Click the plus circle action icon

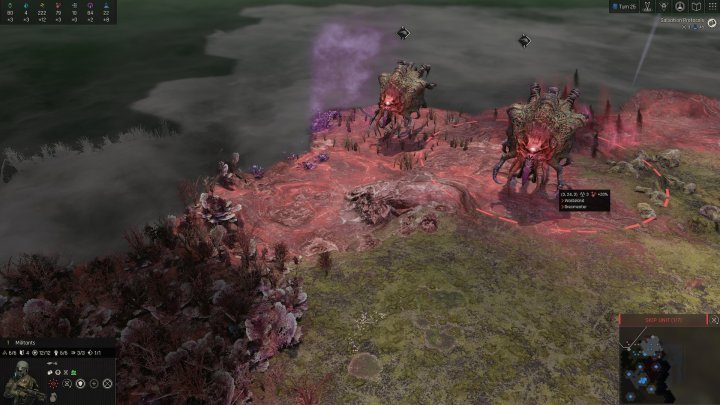(x=94, y=383)
